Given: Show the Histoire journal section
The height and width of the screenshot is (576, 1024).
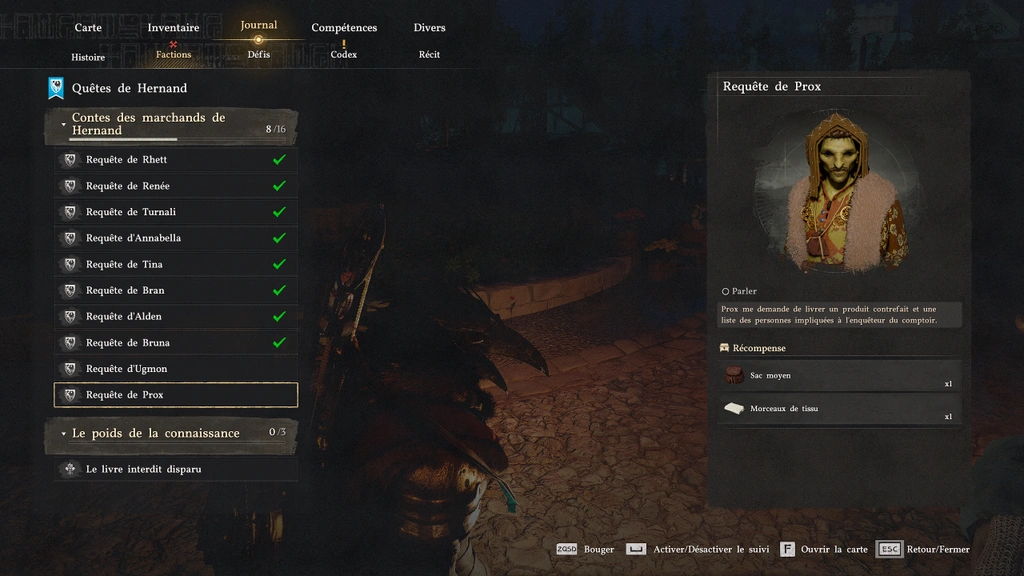Looking at the screenshot, I should click(88, 57).
